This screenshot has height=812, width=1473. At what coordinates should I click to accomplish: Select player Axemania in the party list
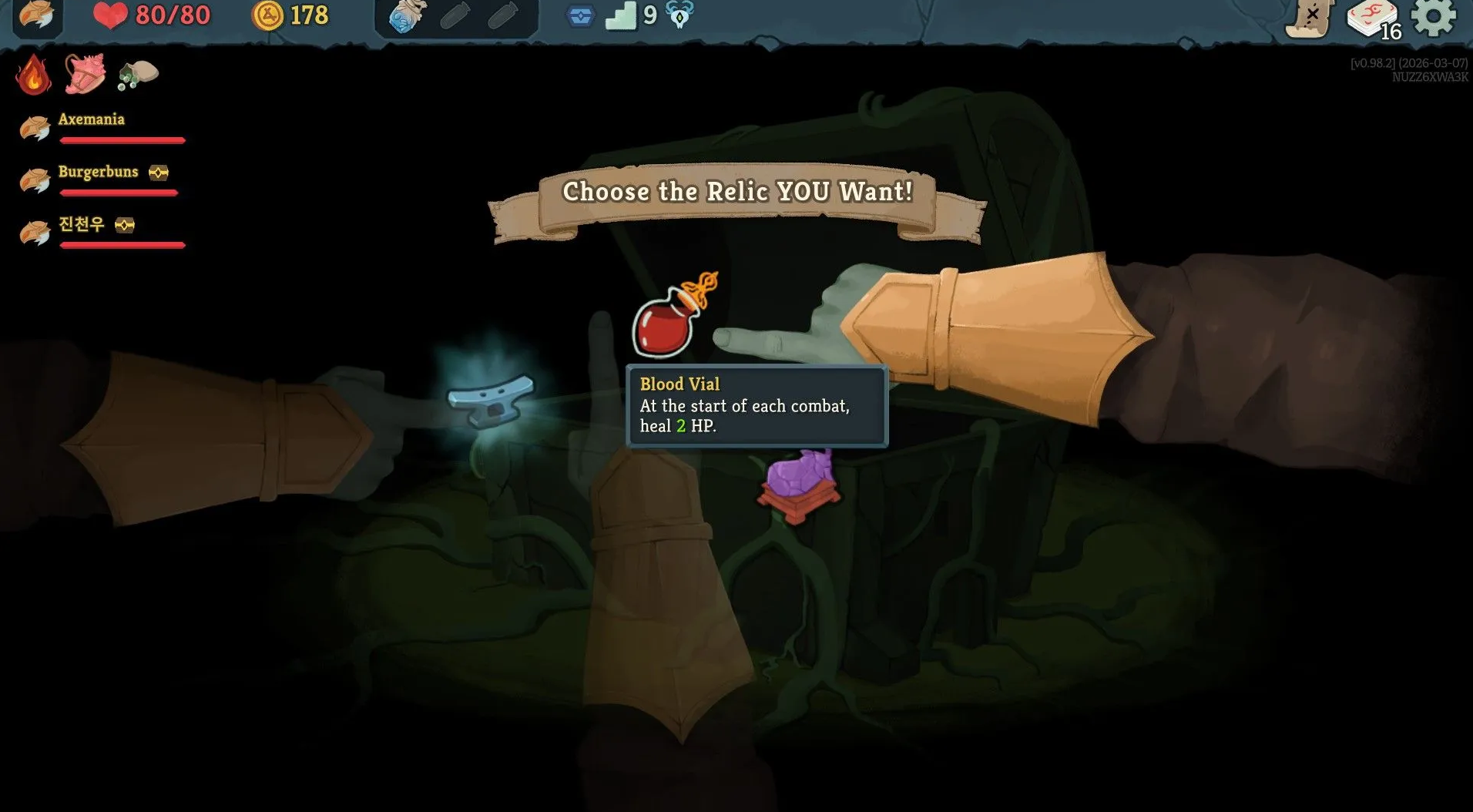coord(91,119)
